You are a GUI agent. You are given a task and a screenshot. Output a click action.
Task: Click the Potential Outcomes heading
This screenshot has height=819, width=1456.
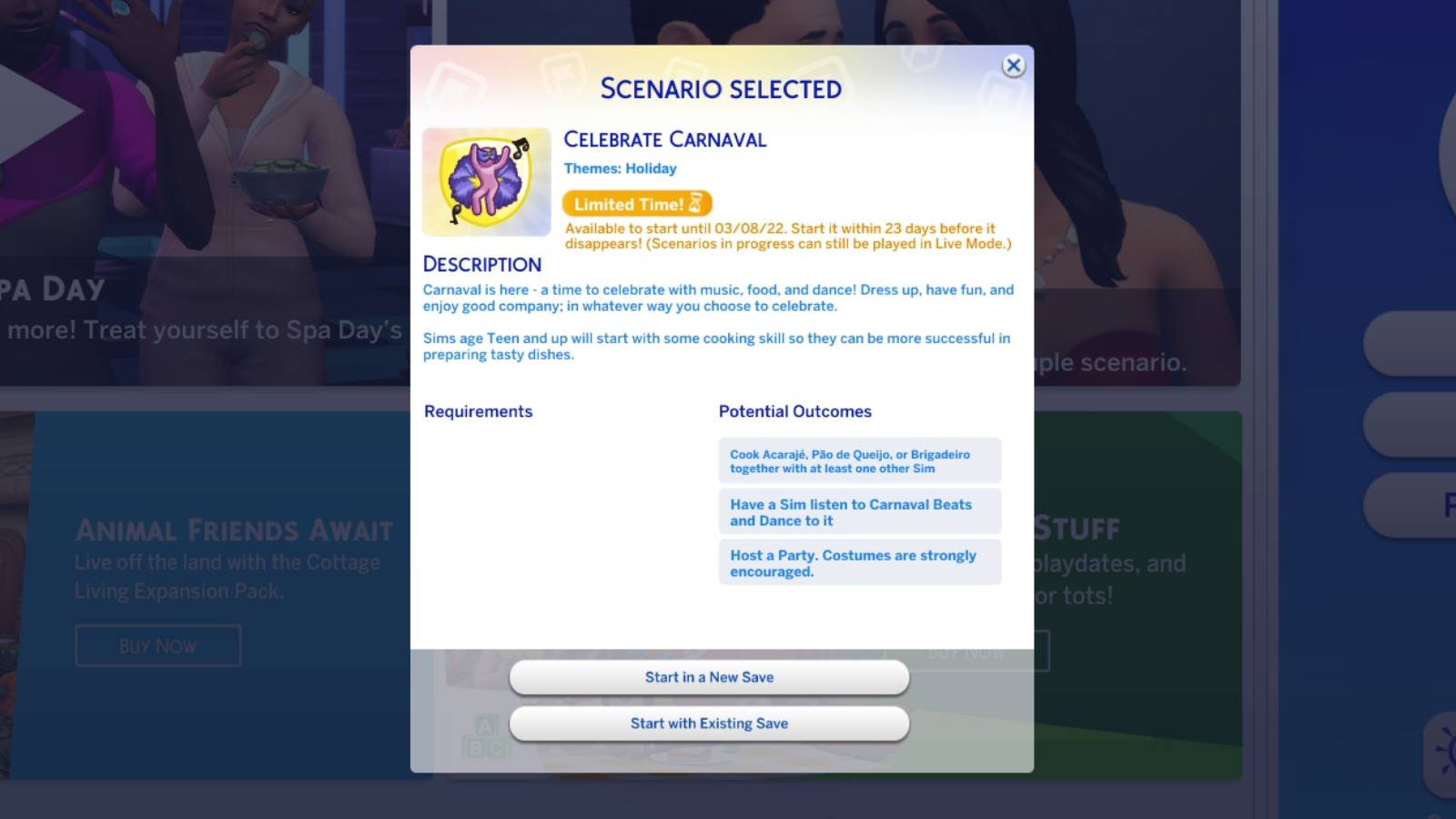click(794, 411)
